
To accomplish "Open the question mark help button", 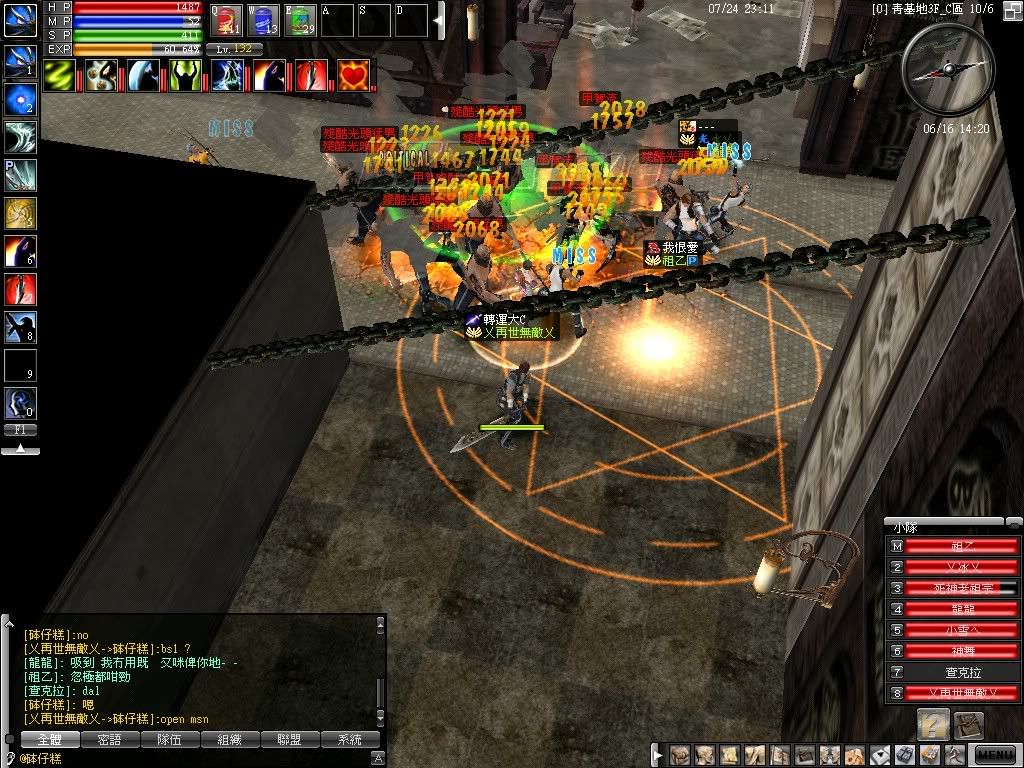I will (x=934, y=724).
